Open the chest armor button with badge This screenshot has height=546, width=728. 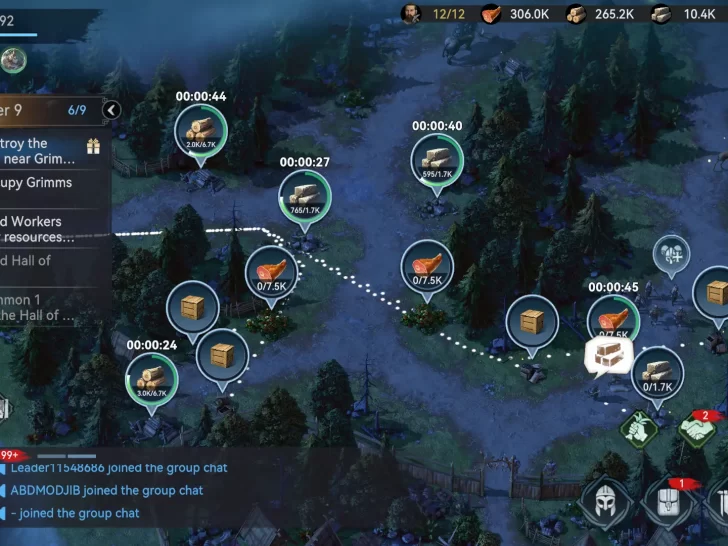pyautogui.click(x=667, y=503)
